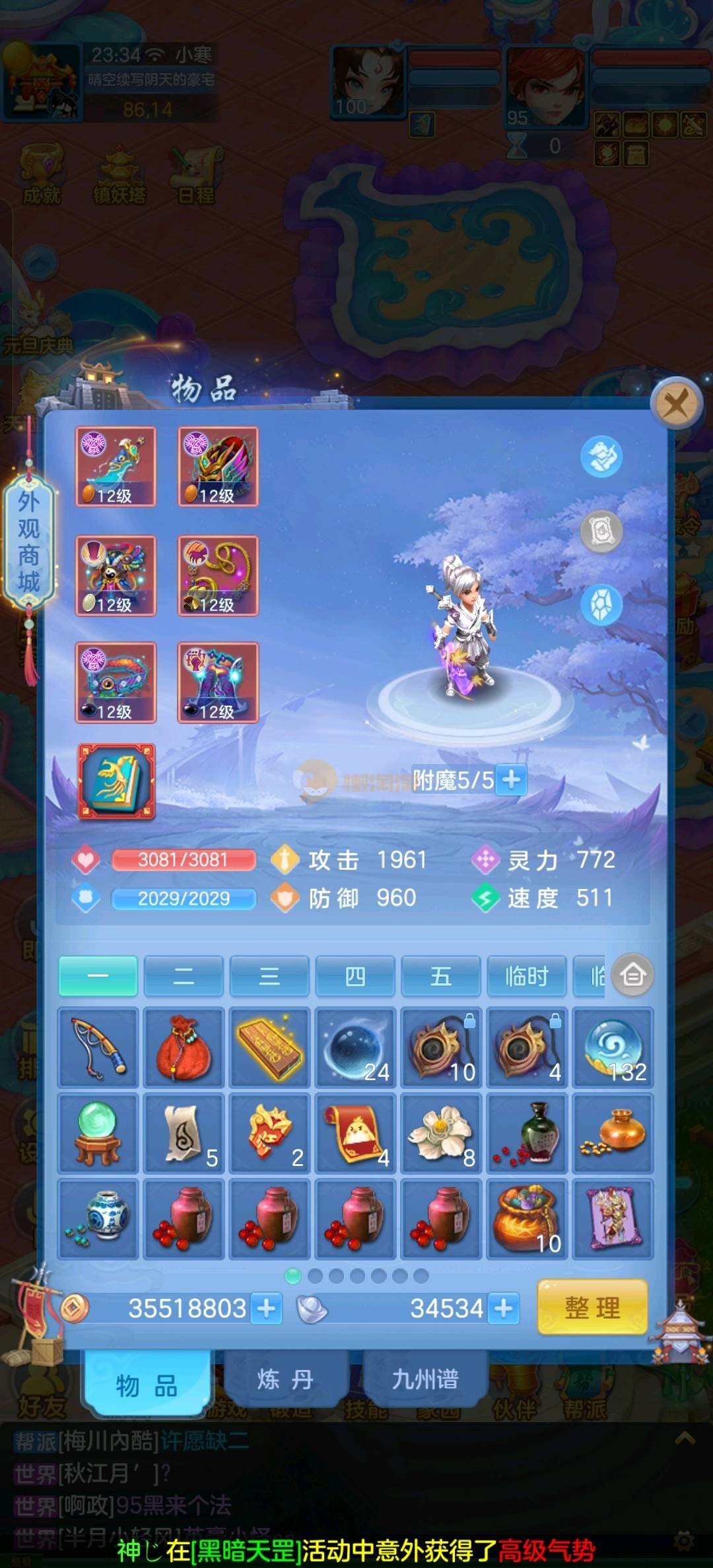Select the equipped 12级 necklace slot

point(218,575)
